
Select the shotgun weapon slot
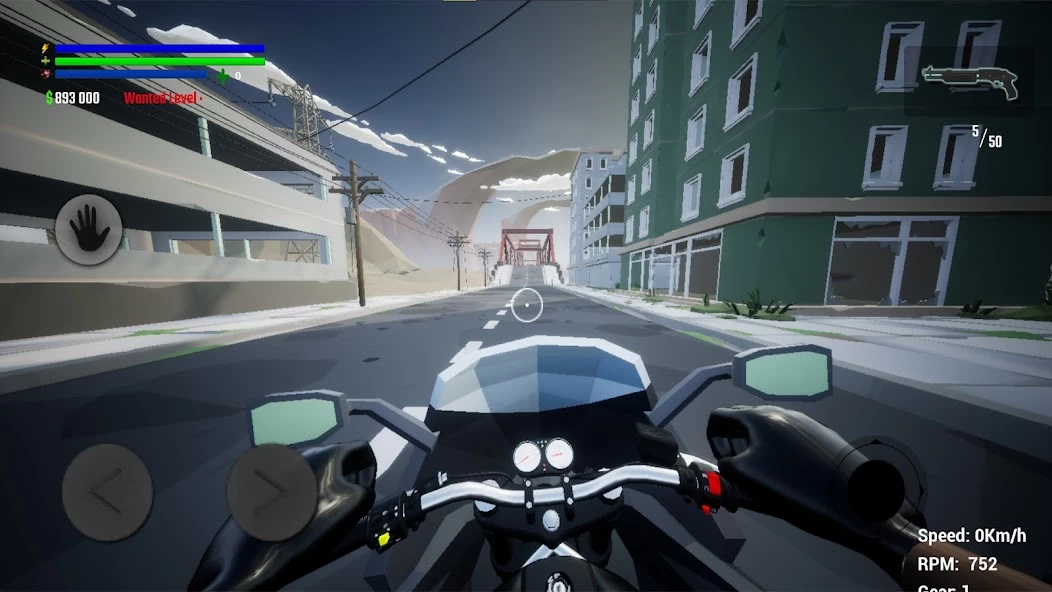coord(969,82)
